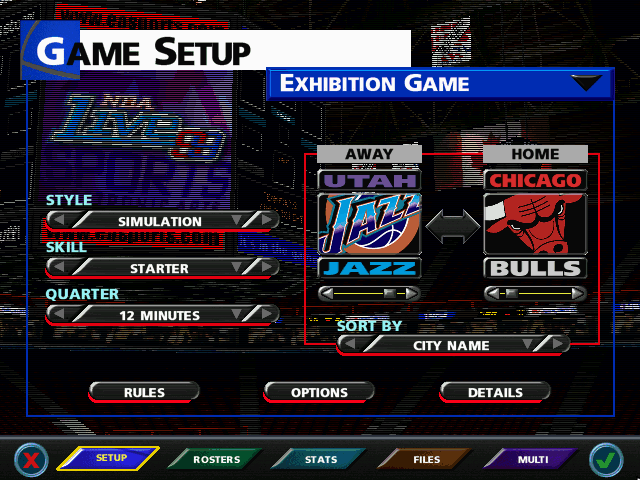640x480 pixels.
Task: Confirm with the green checkmark button
Action: click(606, 460)
